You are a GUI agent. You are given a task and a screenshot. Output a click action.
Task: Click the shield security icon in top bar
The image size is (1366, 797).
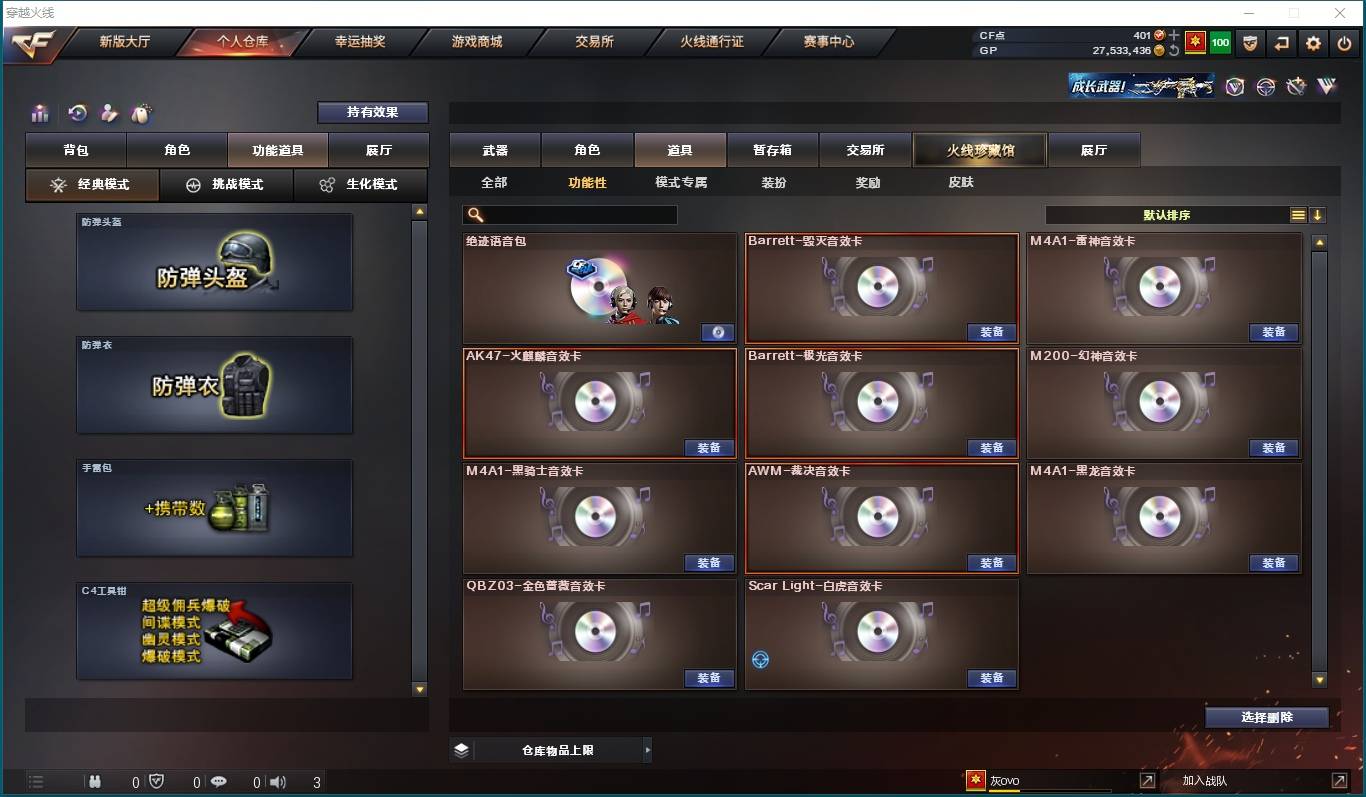pyautogui.click(x=1249, y=42)
